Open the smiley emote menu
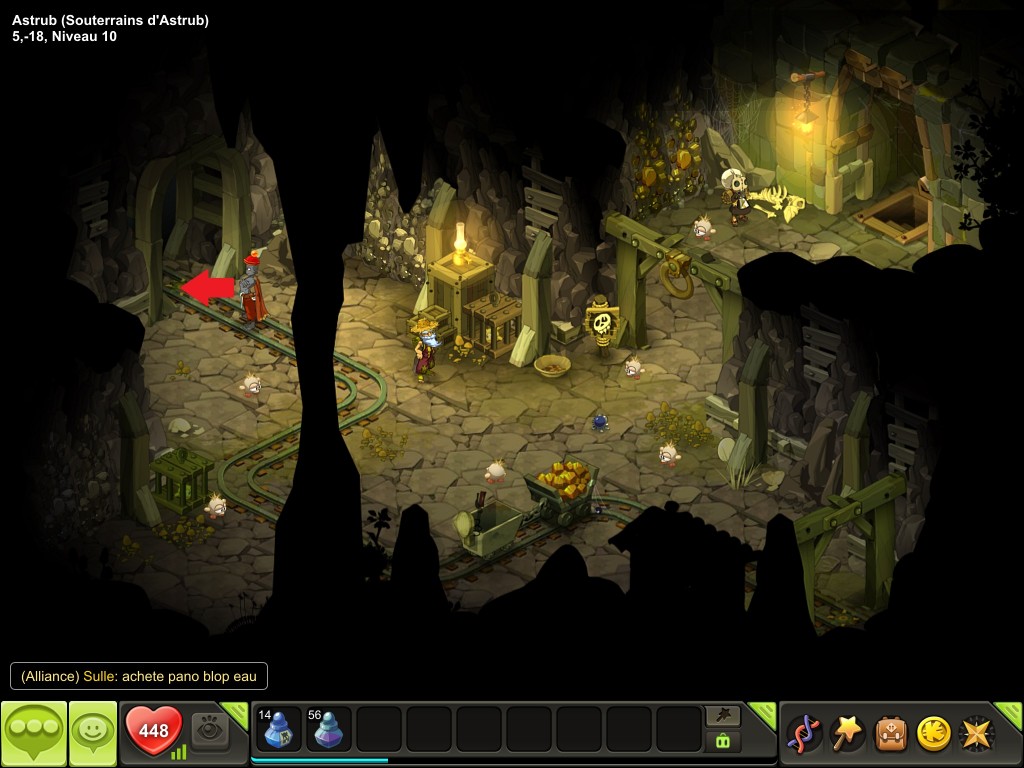This screenshot has height=768, width=1024. [92, 733]
